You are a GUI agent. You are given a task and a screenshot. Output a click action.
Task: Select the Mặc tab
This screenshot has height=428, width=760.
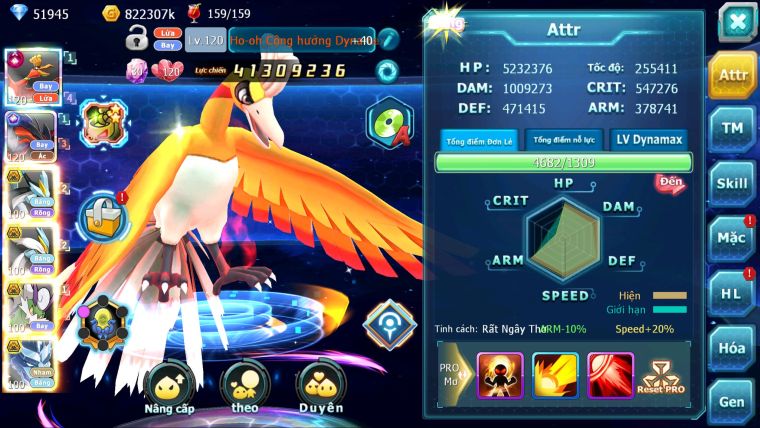[x=733, y=238]
